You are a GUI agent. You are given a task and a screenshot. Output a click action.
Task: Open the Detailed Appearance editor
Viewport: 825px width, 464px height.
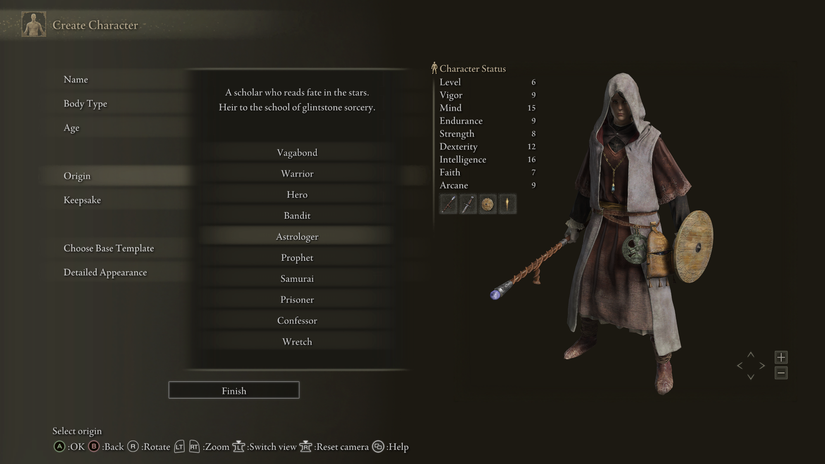point(105,272)
